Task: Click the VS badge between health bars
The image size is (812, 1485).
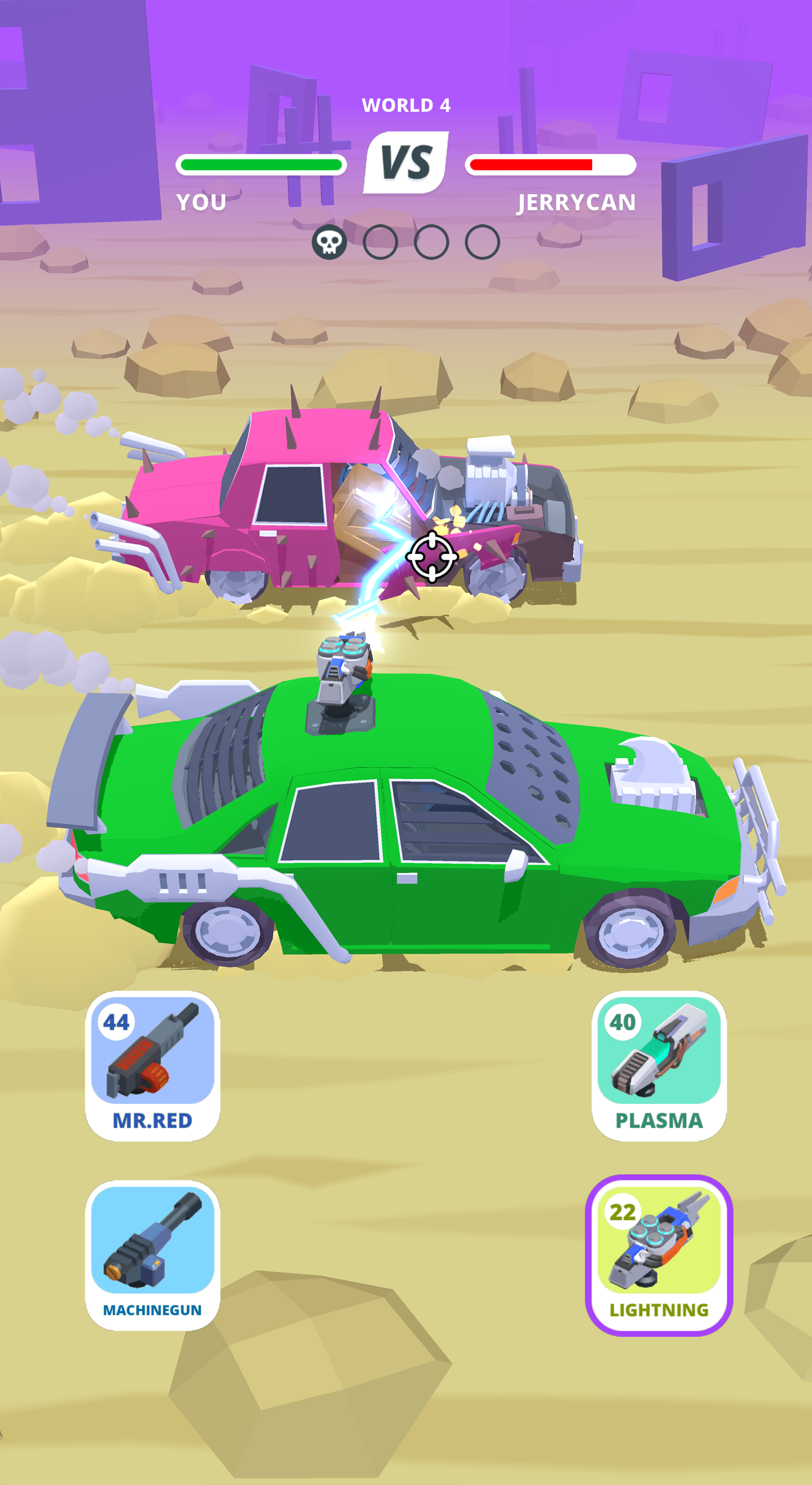Action: tap(406, 161)
